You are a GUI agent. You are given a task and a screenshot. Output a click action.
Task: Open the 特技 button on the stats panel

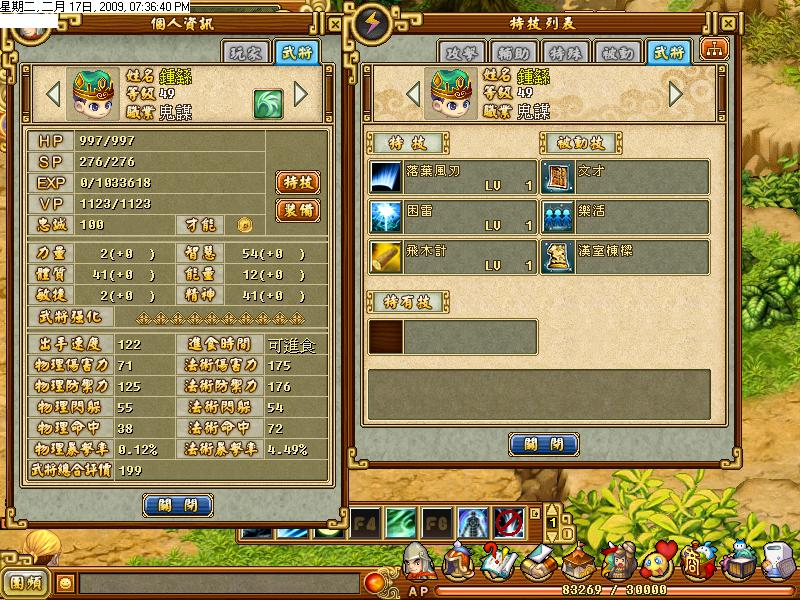(297, 182)
